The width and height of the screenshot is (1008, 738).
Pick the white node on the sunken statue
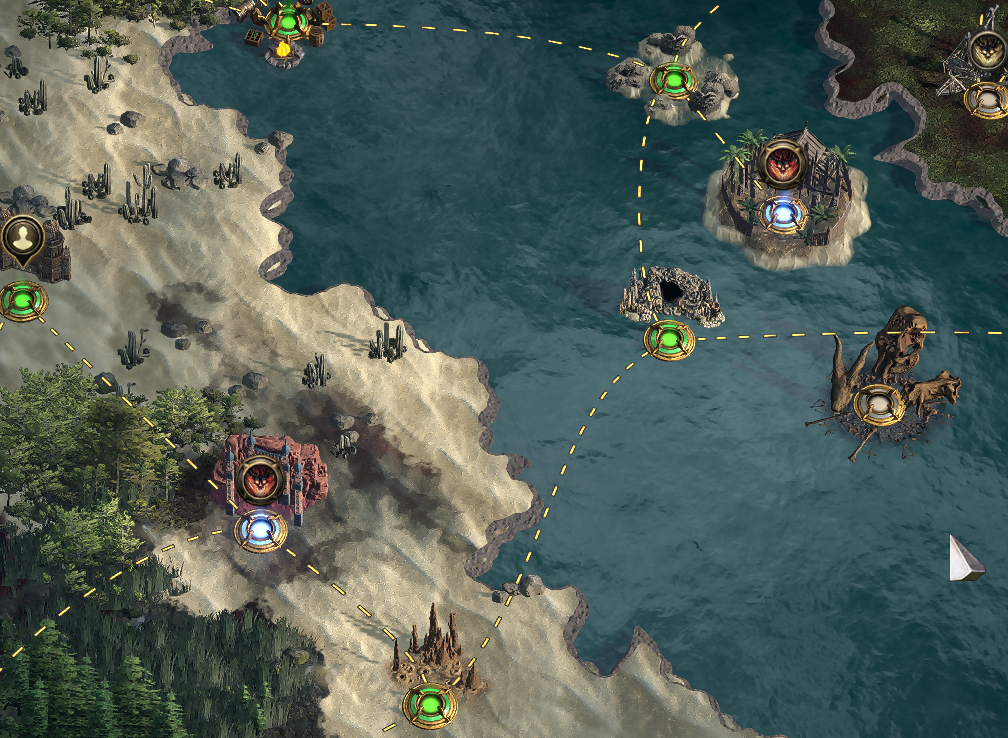879,404
